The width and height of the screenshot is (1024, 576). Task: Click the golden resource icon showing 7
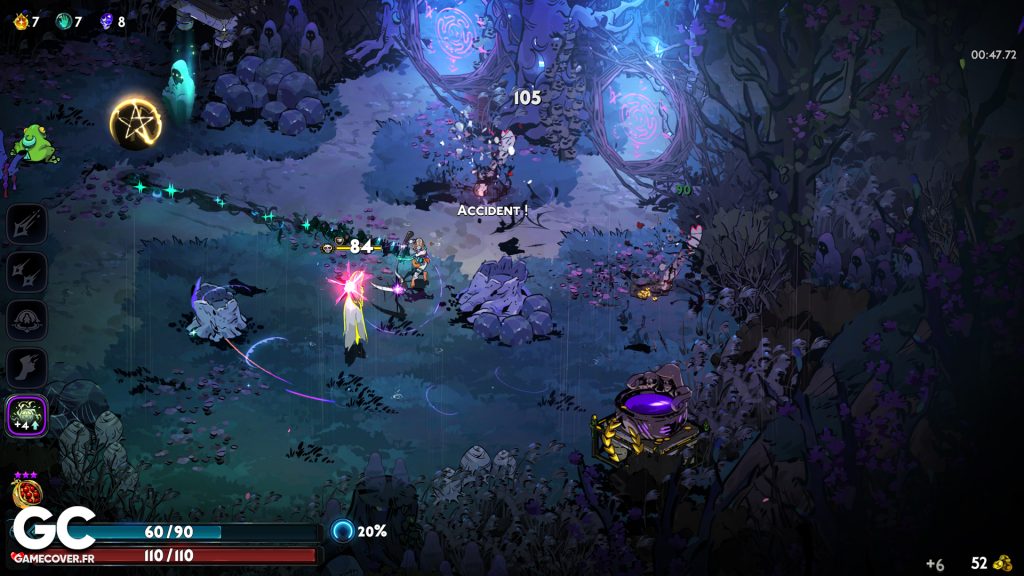(21, 21)
